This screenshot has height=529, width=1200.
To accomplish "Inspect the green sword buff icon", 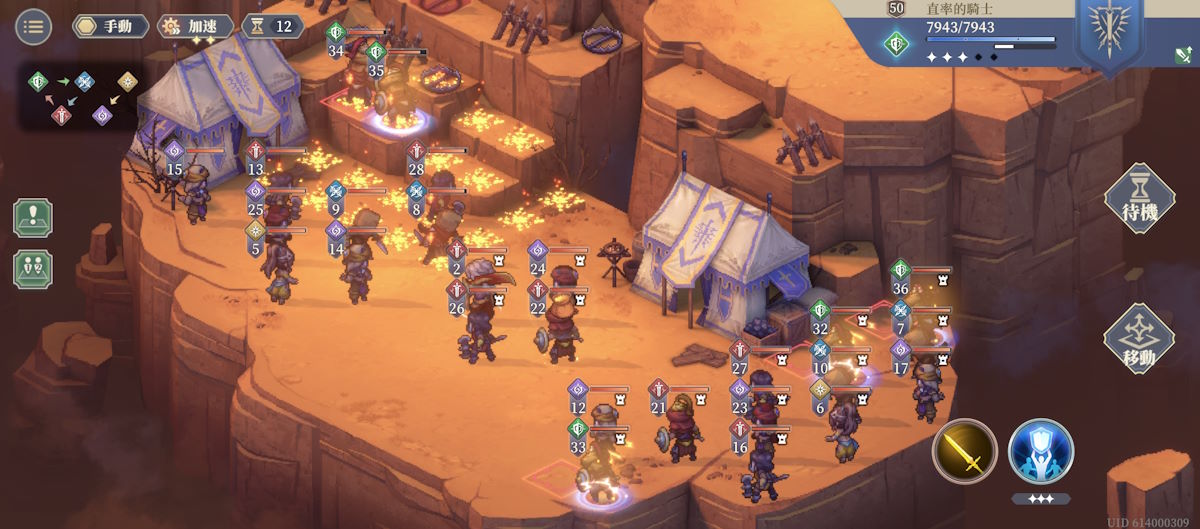I will [1182, 56].
